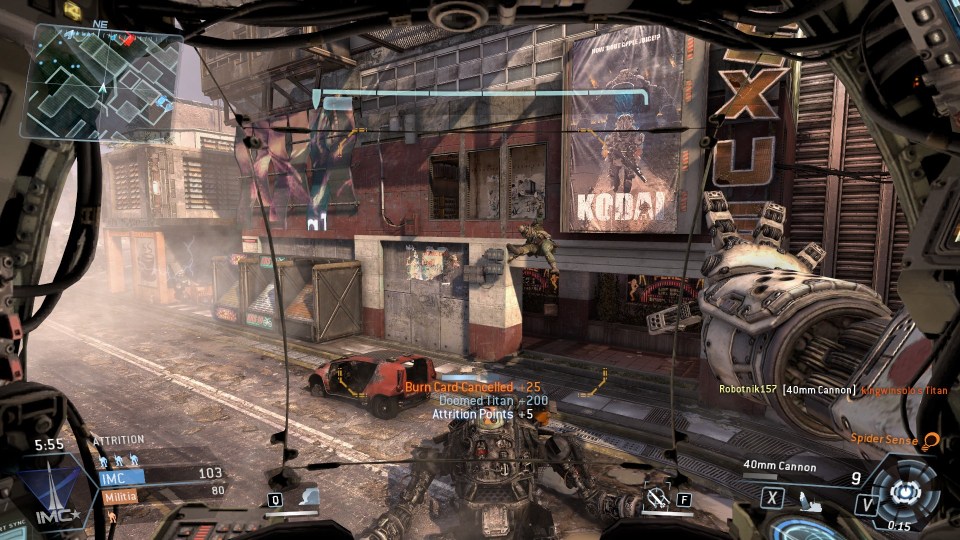Activate the tactical ability icon beside Q
The height and width of the screenshot is (540, 960).
click(308, 497)
